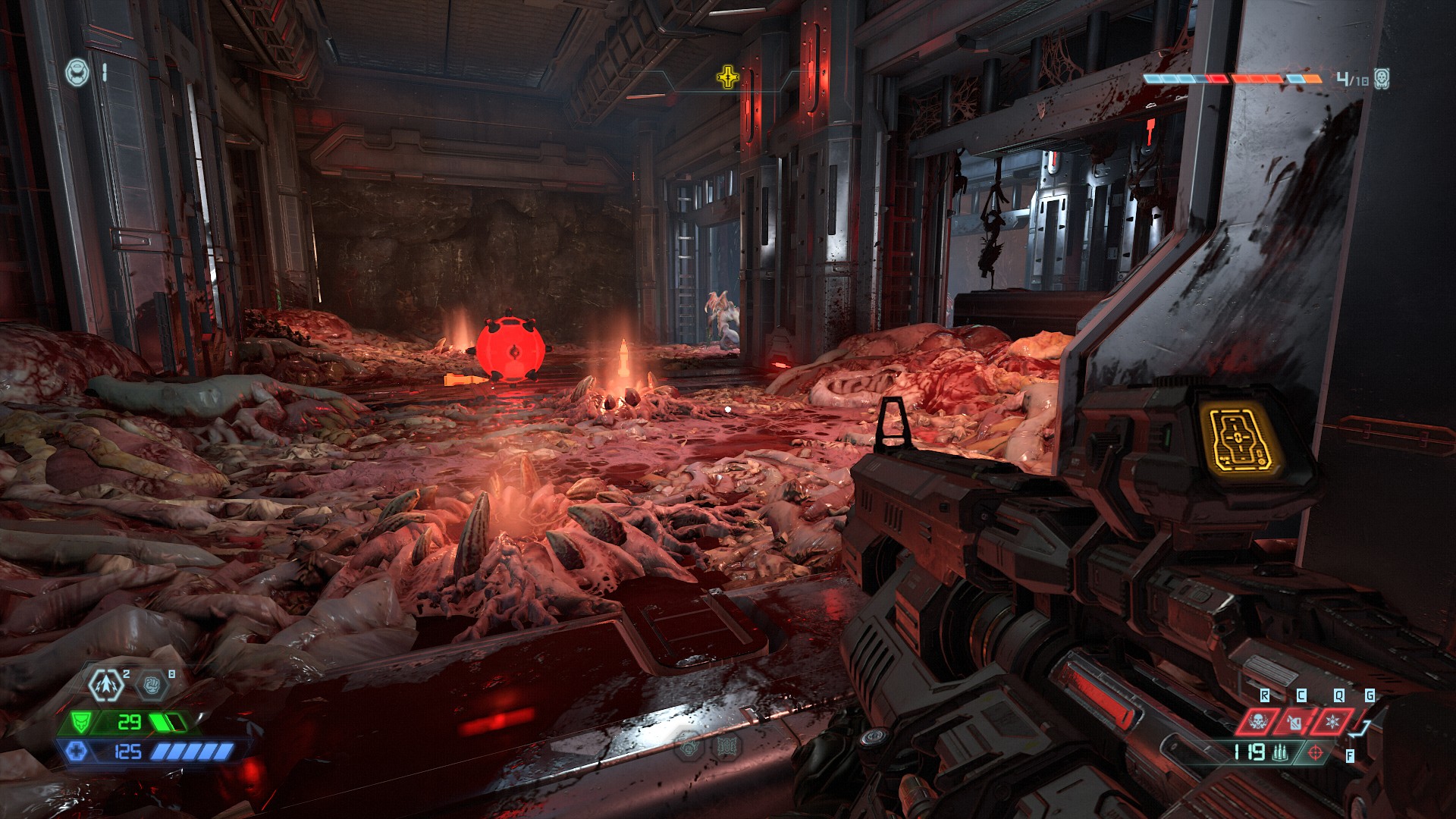The image size is (1456, 819).
Task: Choose the ice bomb snowflake icon
Action: 1332,721
